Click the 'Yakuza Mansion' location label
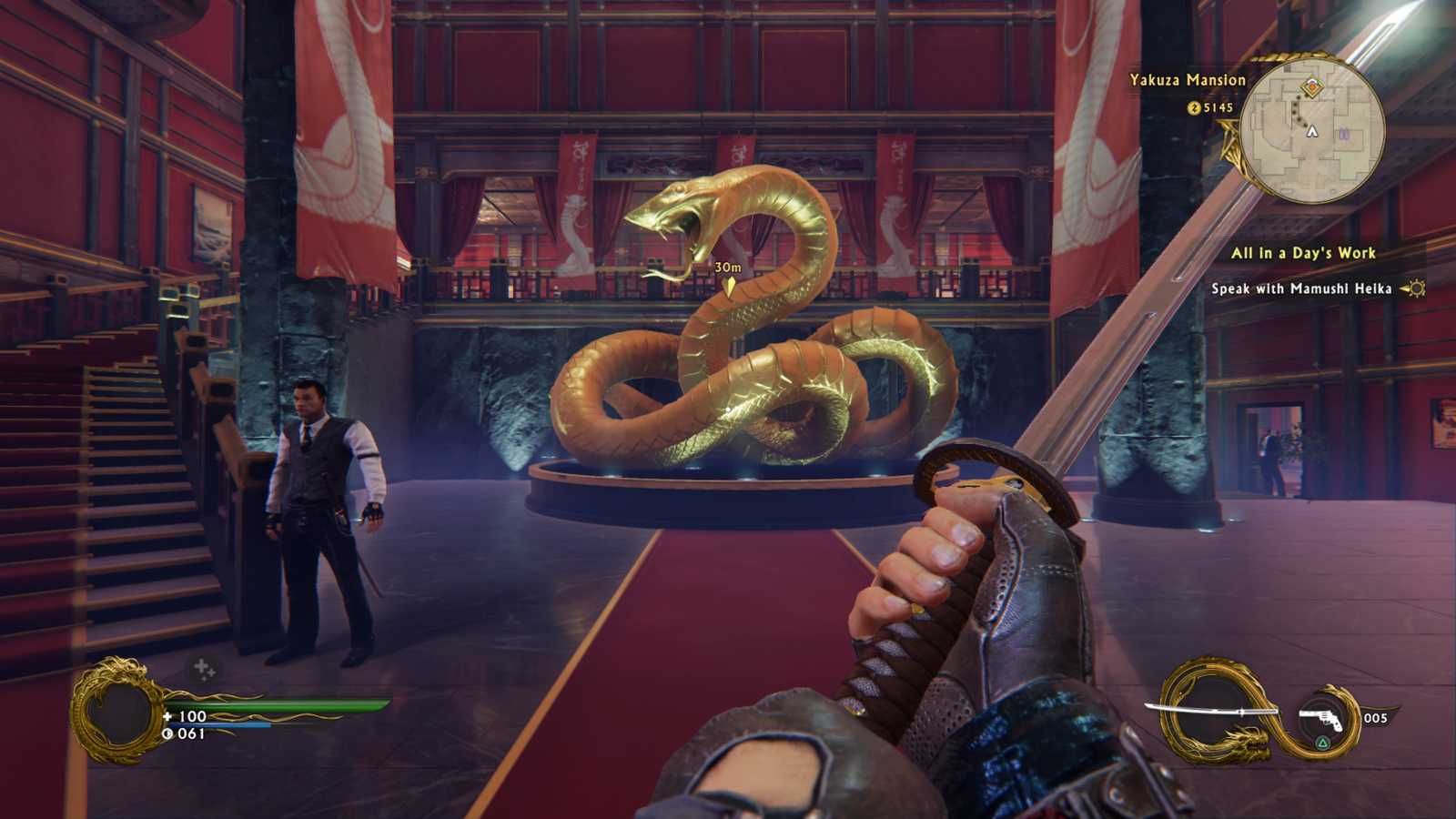The height and width of the screenshot is (819, 1456). click(x=1187, y=80)
